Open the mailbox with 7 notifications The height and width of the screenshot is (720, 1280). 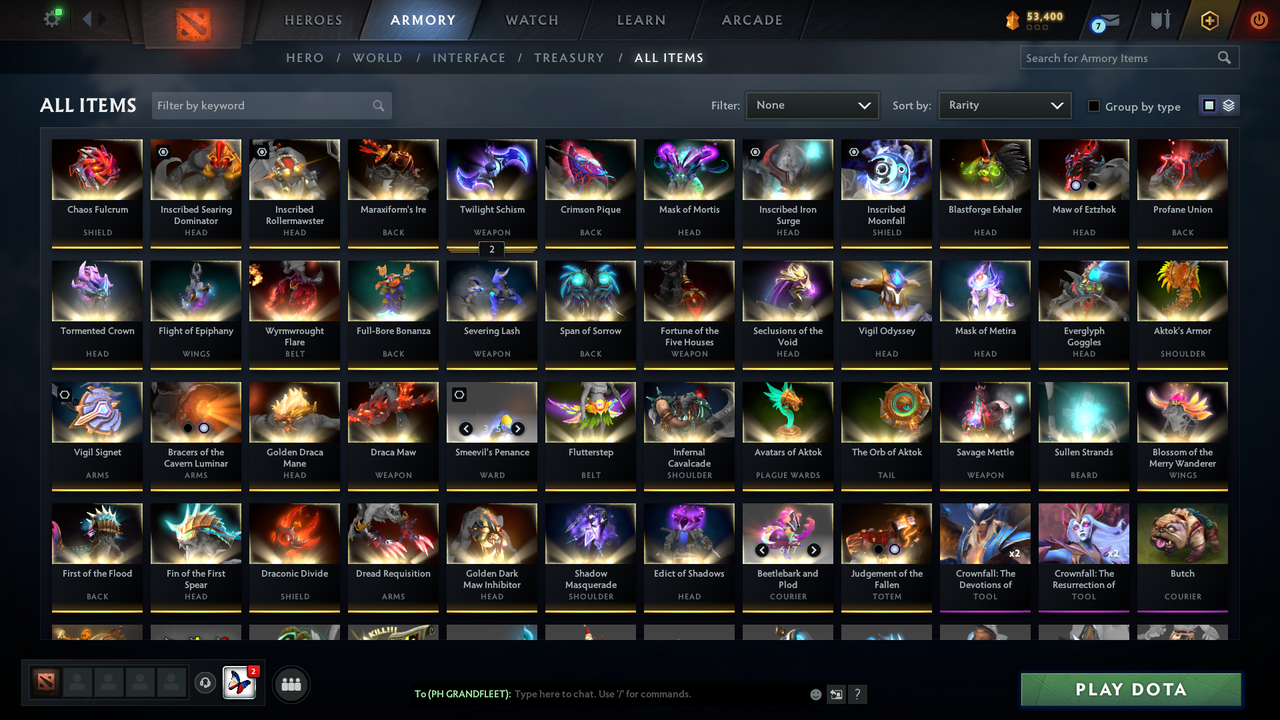point(1107,18)
